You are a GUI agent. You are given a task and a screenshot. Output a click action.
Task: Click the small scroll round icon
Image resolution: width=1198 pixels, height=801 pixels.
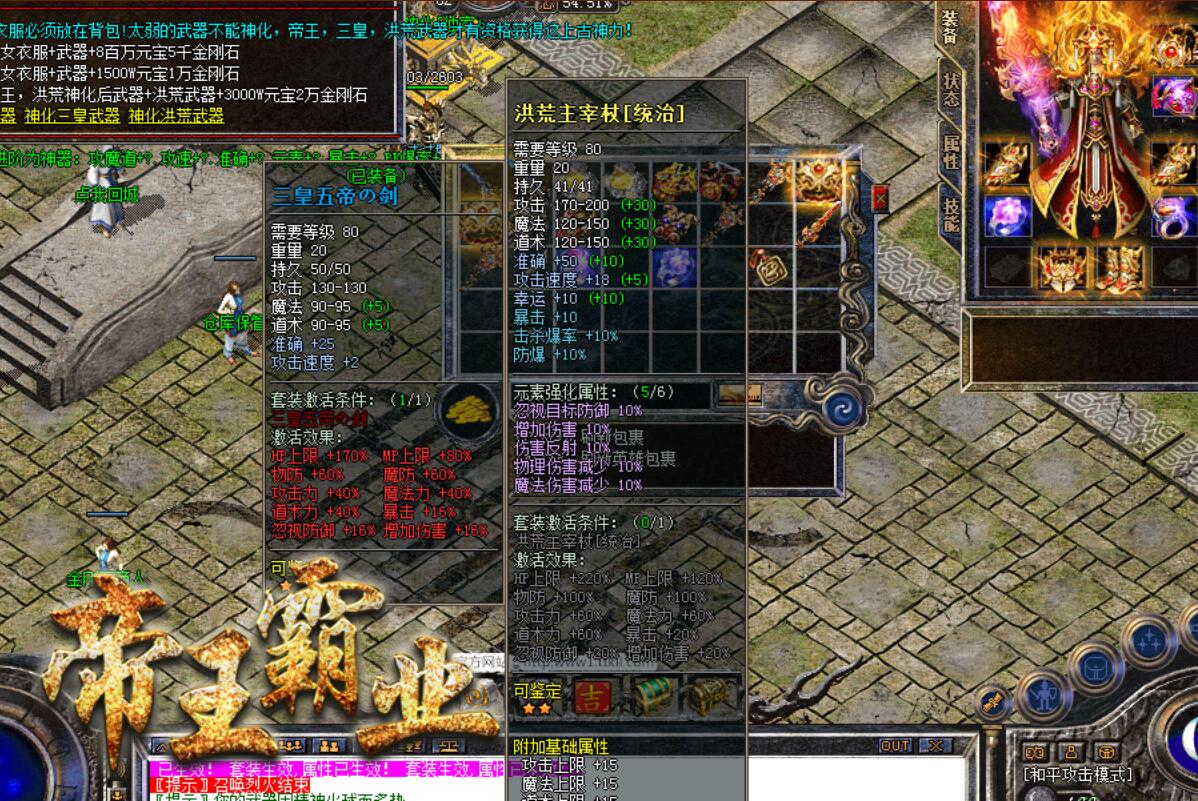point(993,704)
